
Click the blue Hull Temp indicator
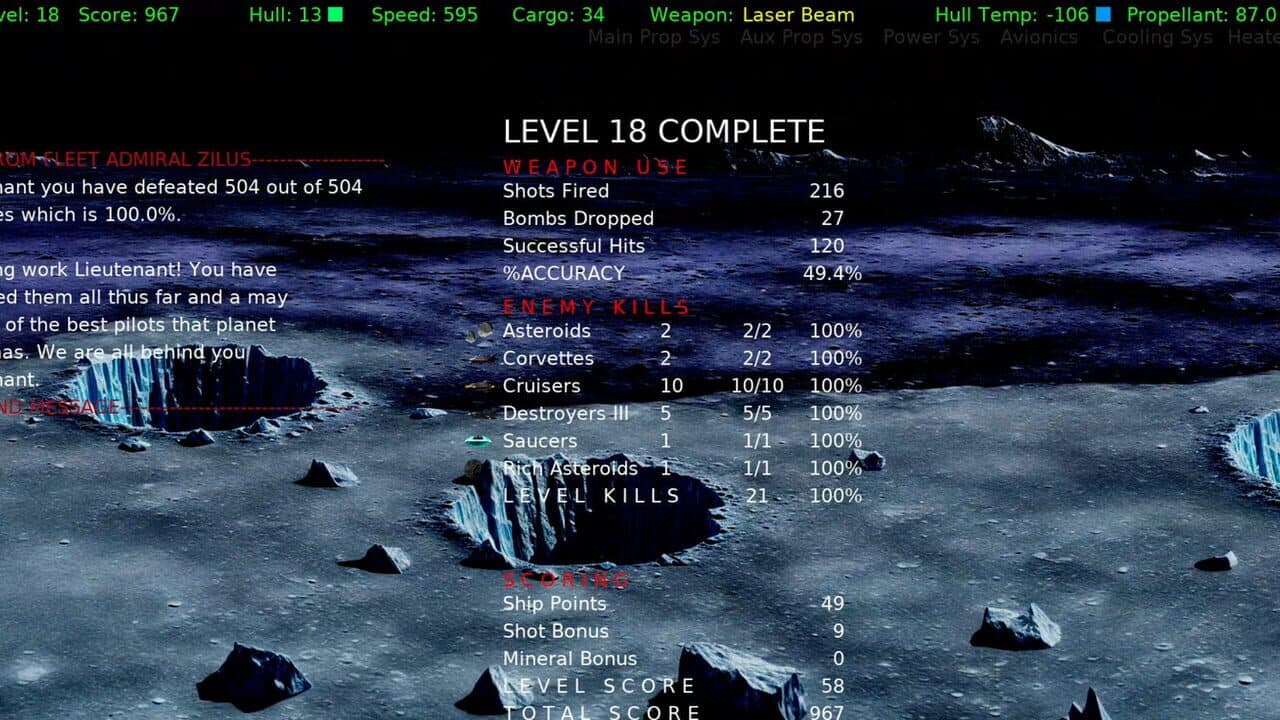pos(1104,15)
